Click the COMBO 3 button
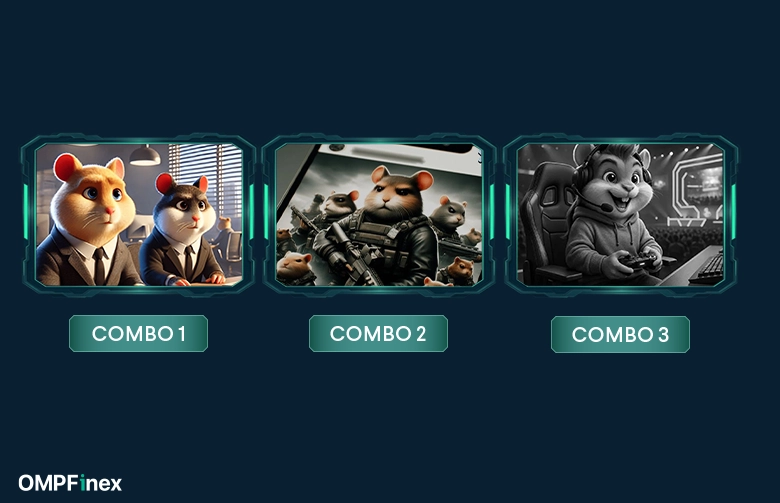Viewport: 780px width, 503px height. coord(620,335)
